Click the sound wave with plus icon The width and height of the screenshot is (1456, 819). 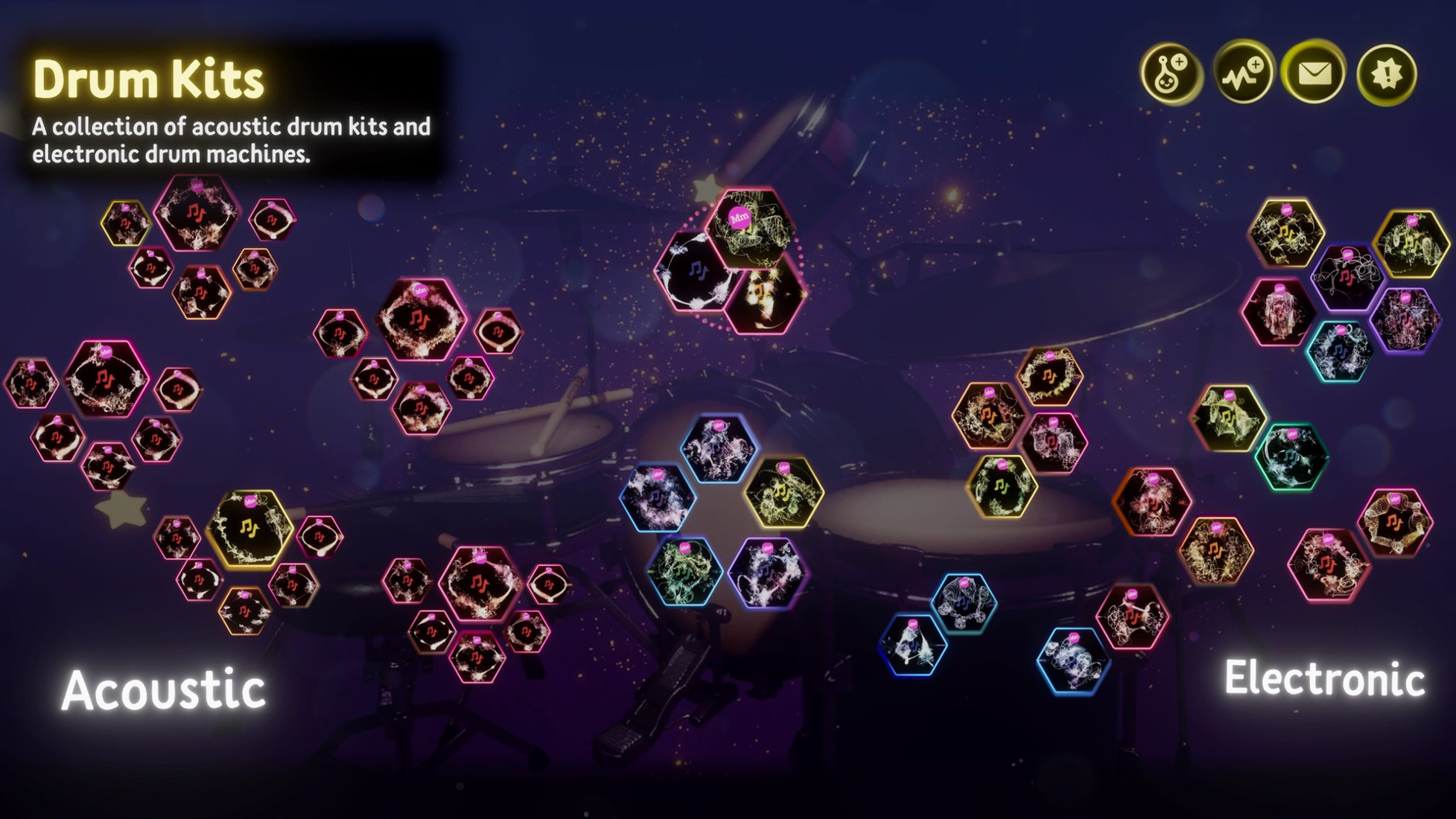1243,74
